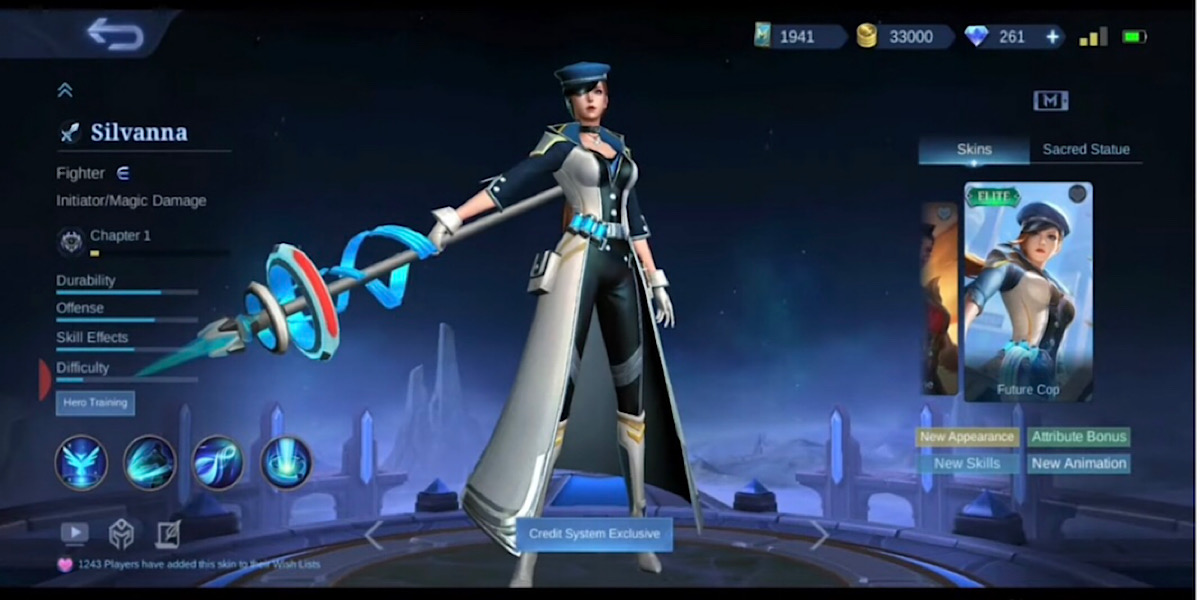Show the previous hero with left arrow

pyautogui.click(x=373, y=535)
